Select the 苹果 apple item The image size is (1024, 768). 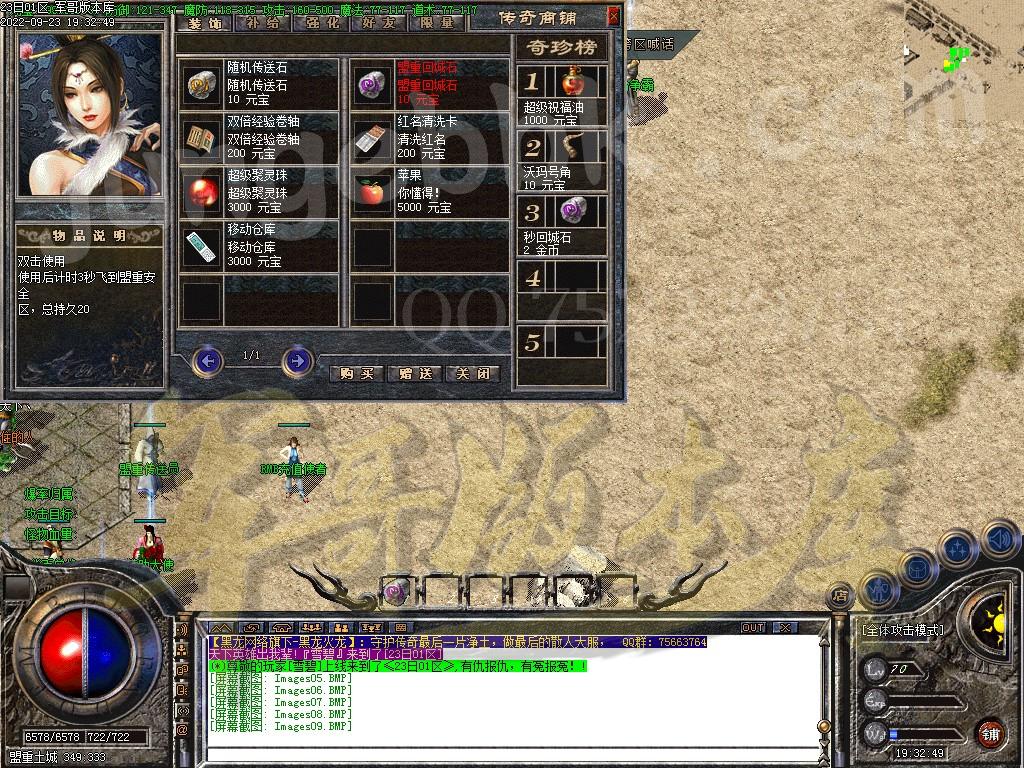coord(373,193)
